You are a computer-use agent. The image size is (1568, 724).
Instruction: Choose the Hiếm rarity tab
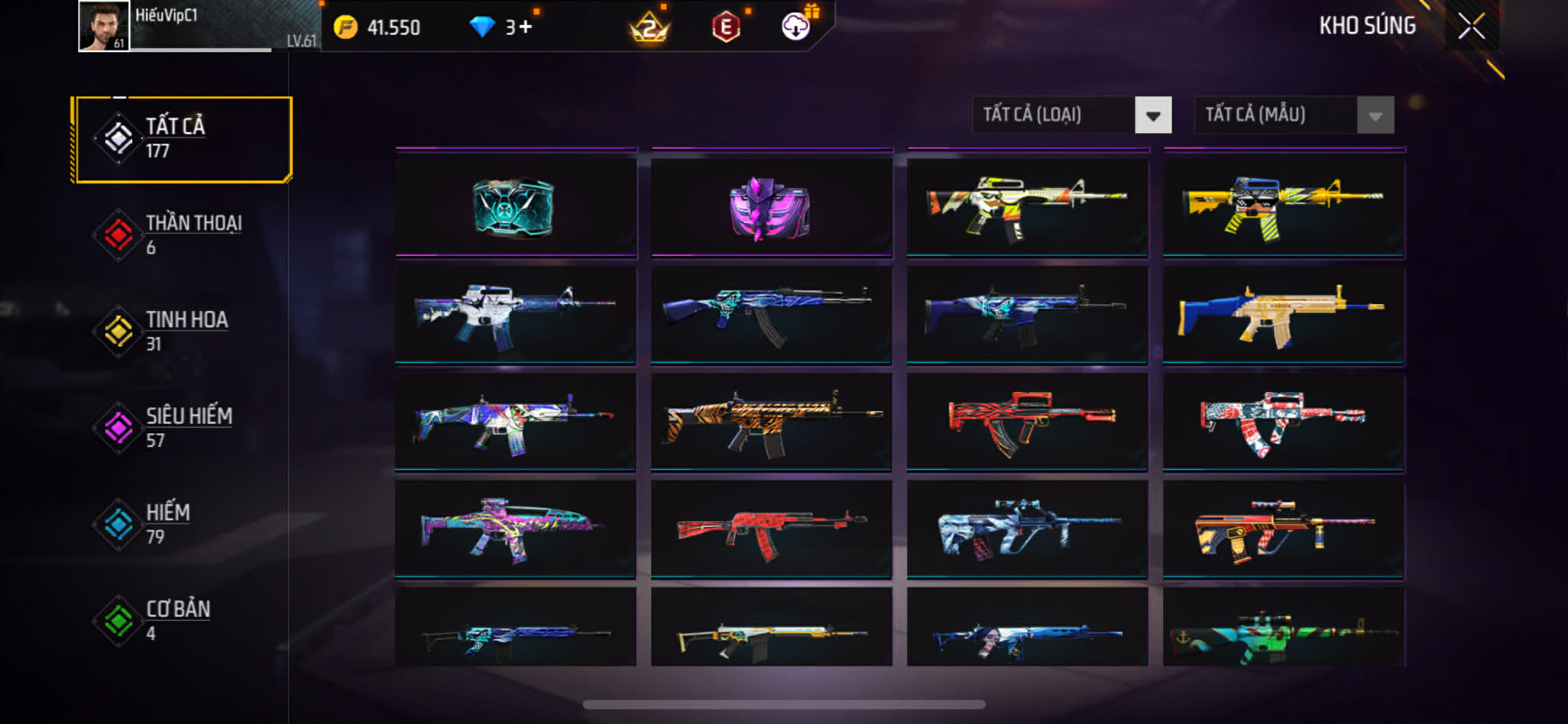[x=182, y=524]
